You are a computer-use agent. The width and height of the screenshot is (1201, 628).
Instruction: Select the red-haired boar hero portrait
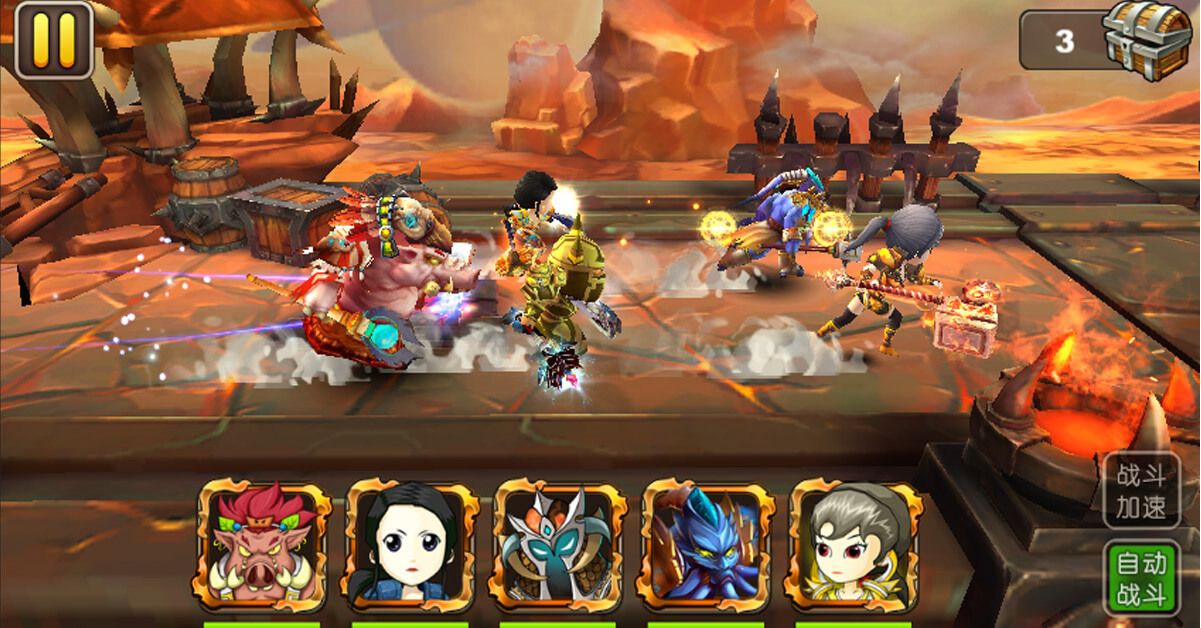point(264,545)
